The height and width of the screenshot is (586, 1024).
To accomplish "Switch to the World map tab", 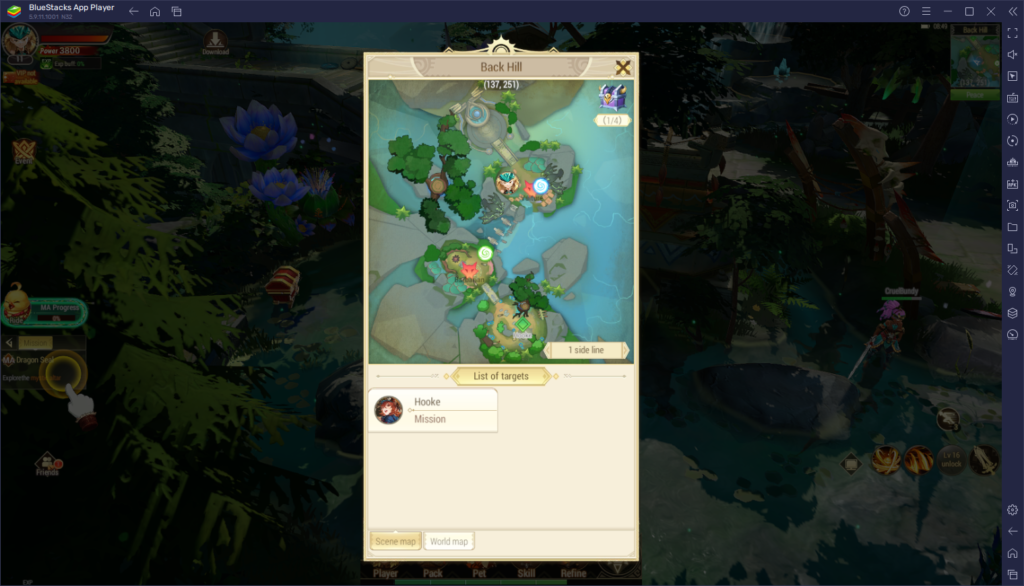I will pos(449,541).
